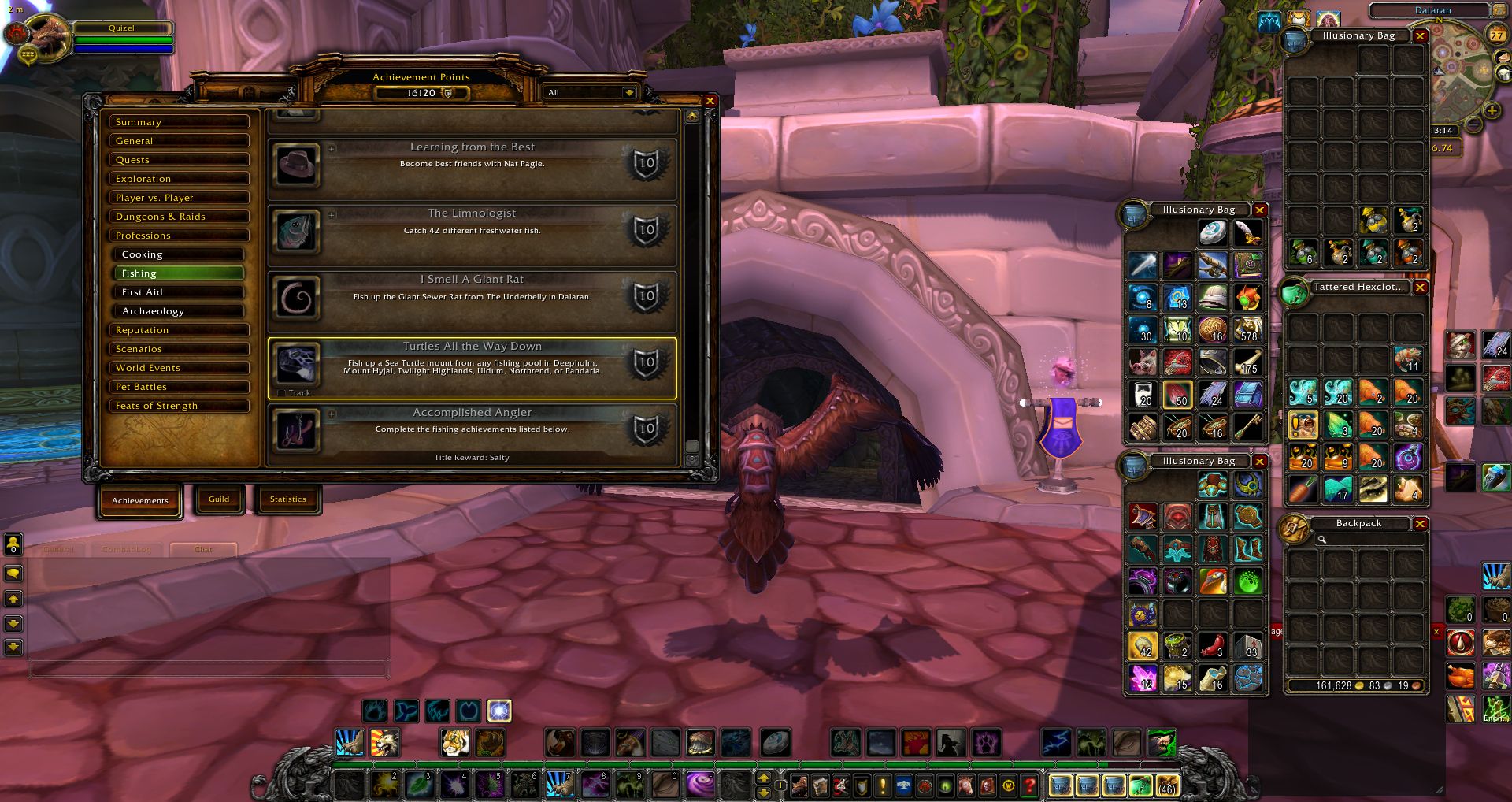The height and width of the screenshot is (802, 1512).
Task: Open the Summary achievement category
Action: point(180,122)
